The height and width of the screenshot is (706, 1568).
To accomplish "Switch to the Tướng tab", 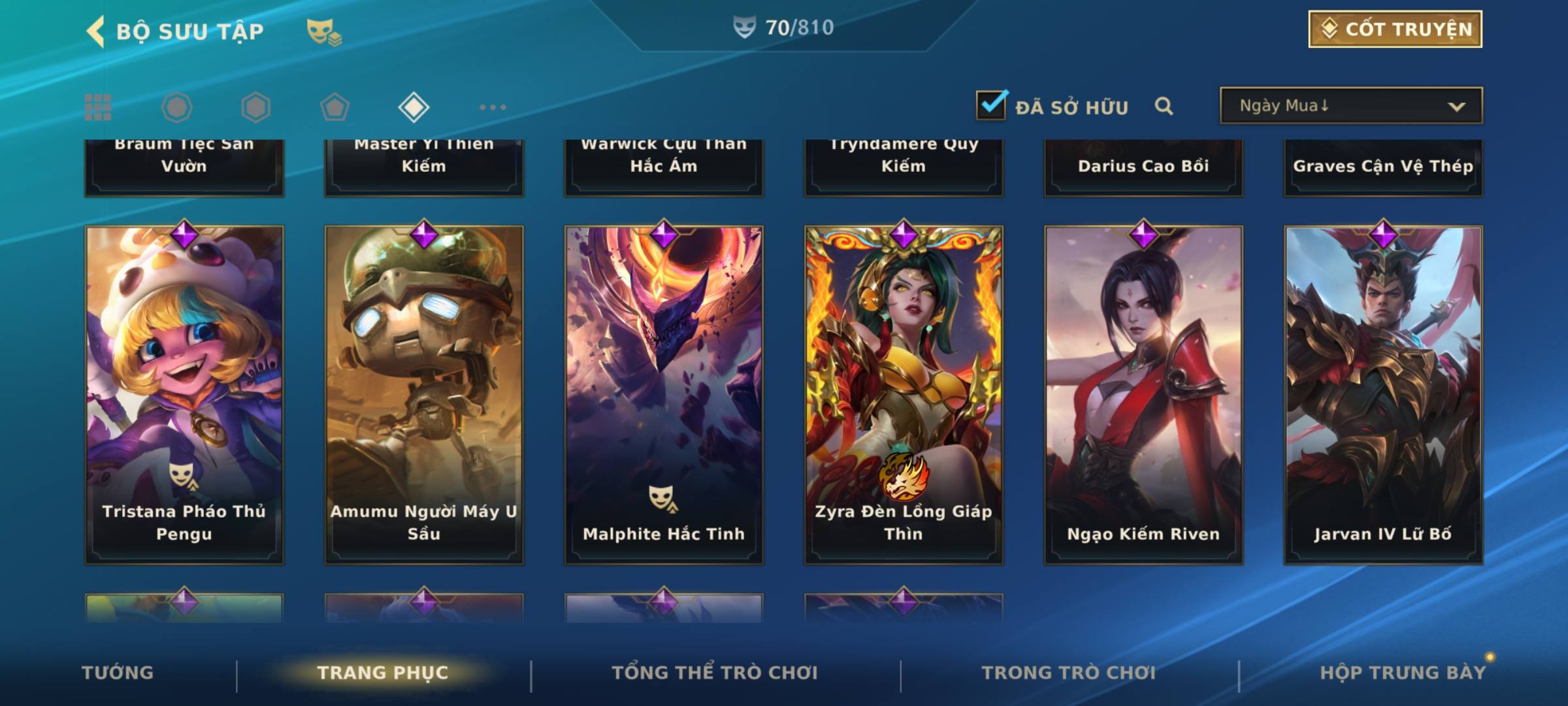I will (118, 673).
